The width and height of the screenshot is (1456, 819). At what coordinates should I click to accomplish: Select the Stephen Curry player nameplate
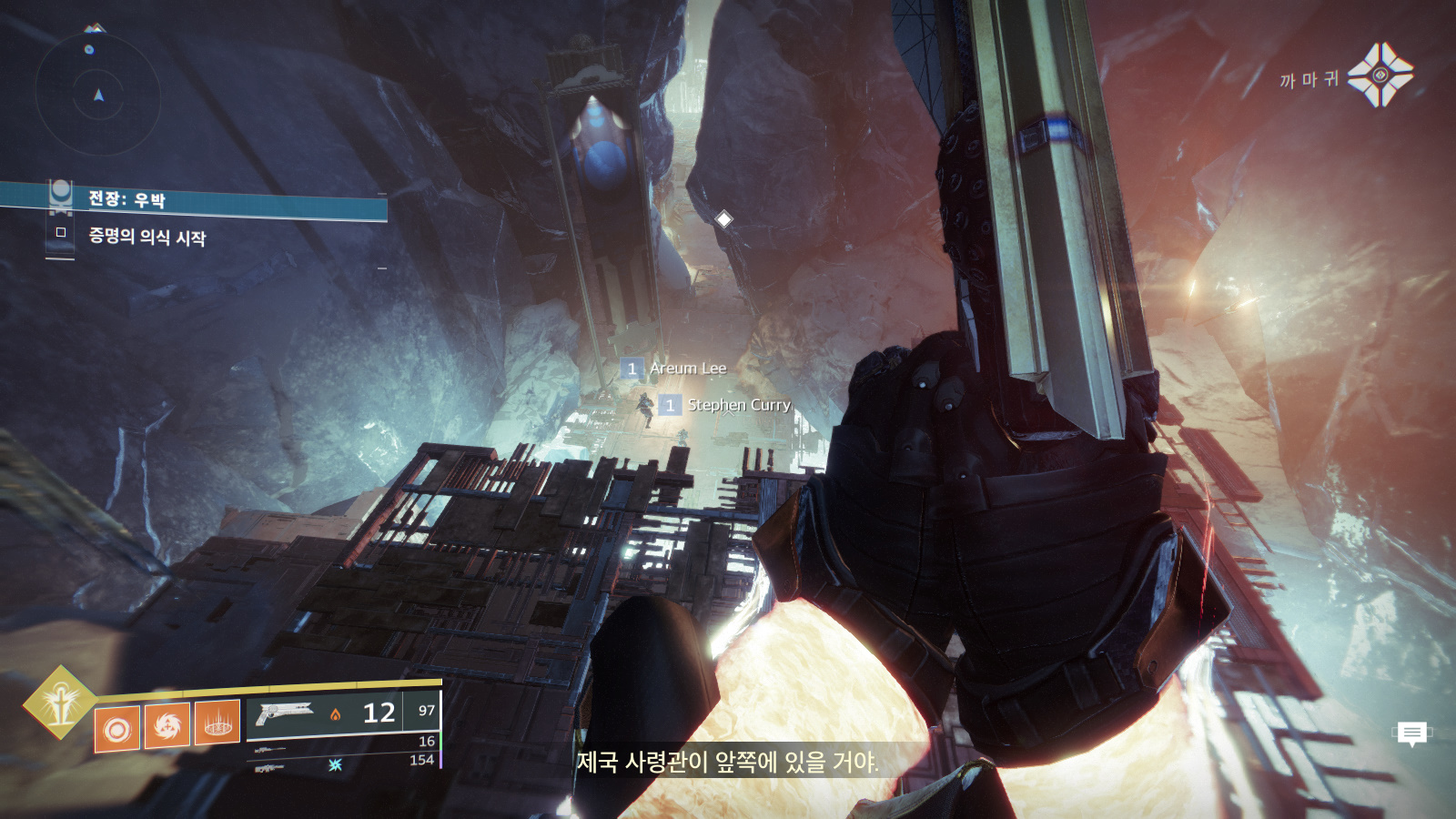[737, 405]
